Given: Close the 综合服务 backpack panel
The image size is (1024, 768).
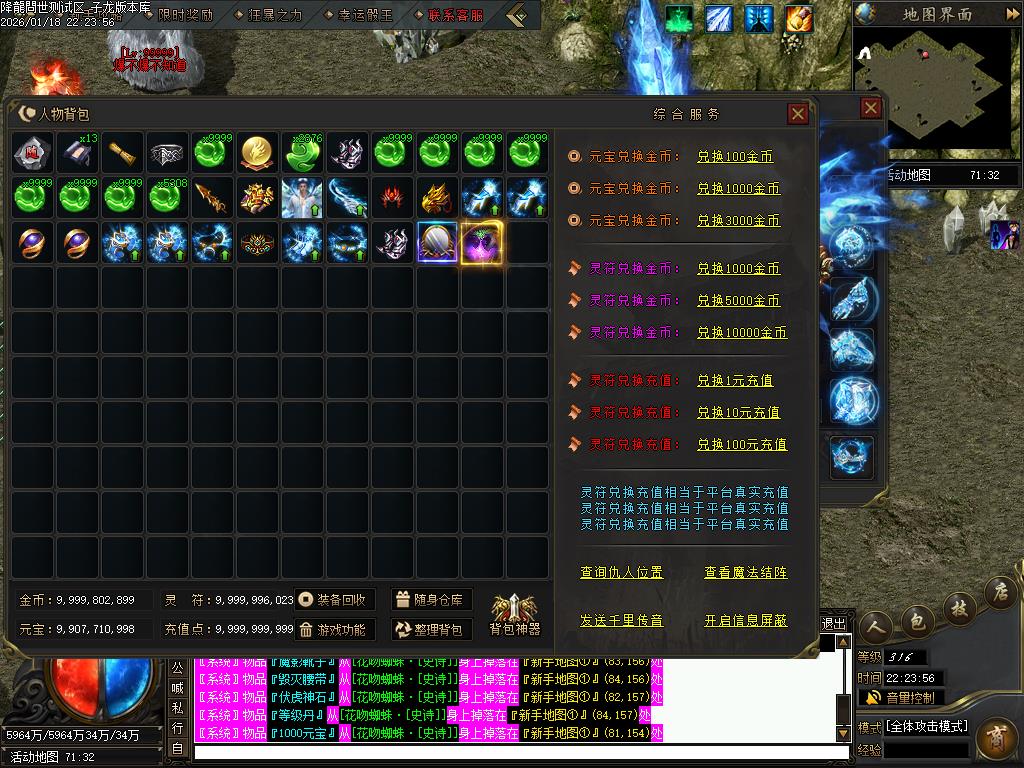Looking at the screenshot, I should [798, 114].
